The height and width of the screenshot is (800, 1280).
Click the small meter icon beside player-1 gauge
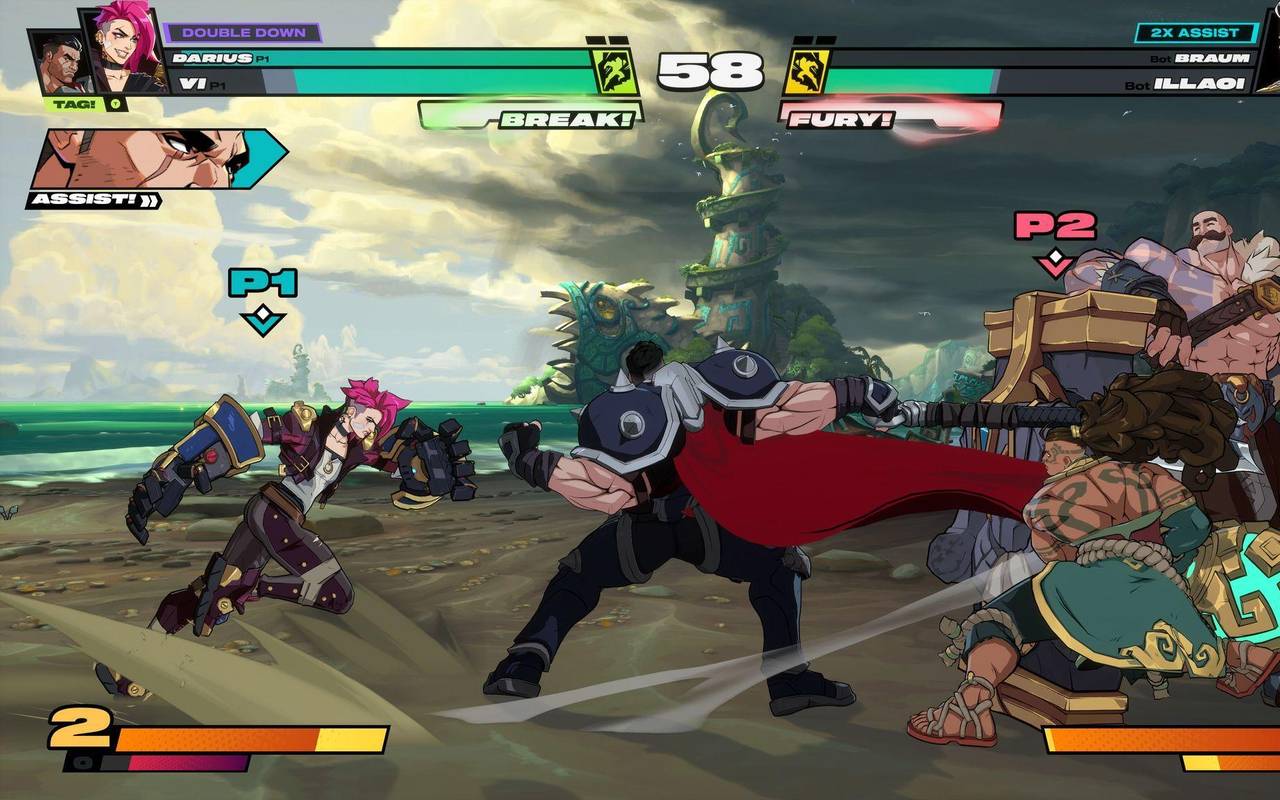(x=82, y=762)
